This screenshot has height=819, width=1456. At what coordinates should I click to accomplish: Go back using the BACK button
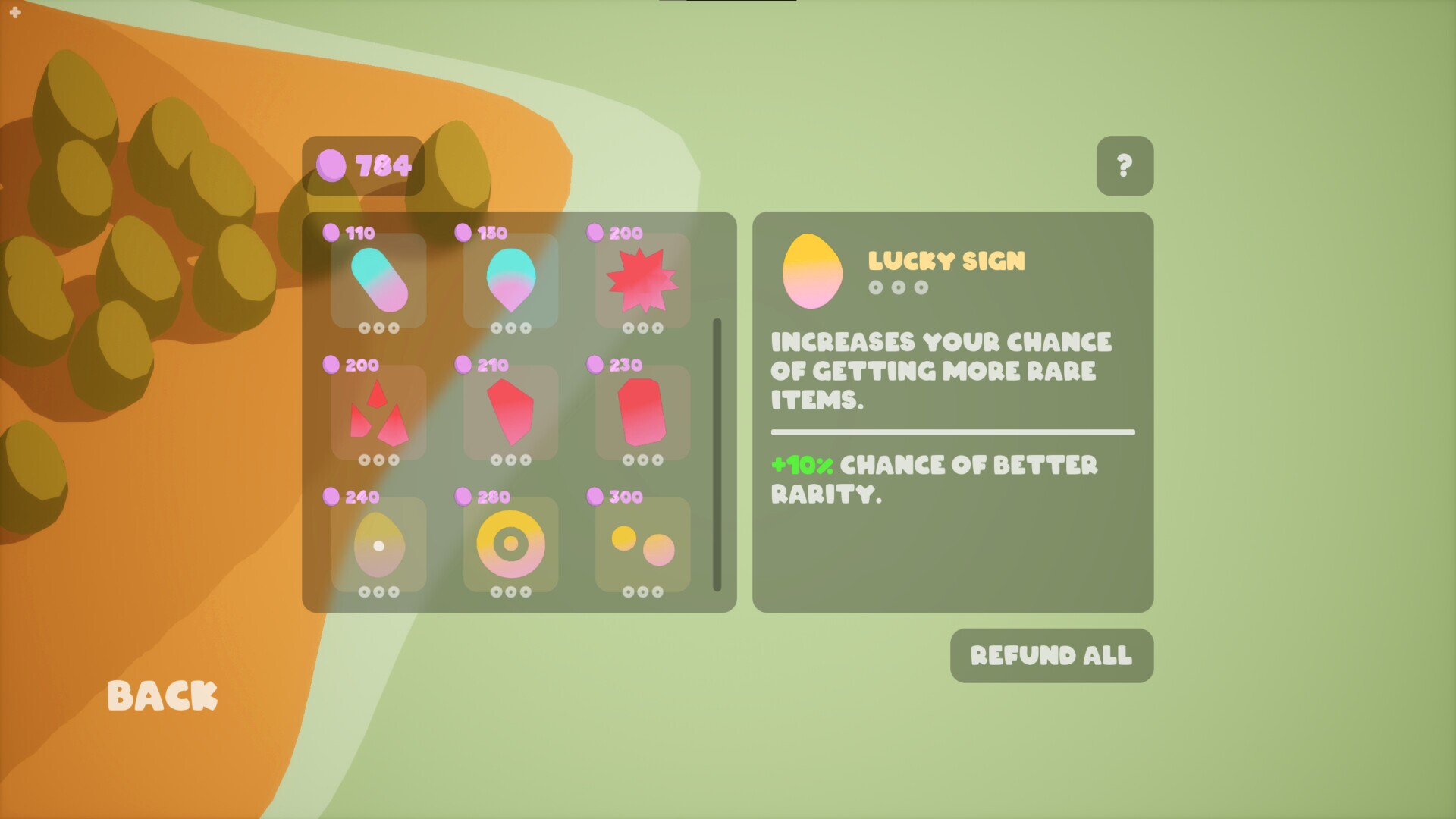(x=162, y=695)
